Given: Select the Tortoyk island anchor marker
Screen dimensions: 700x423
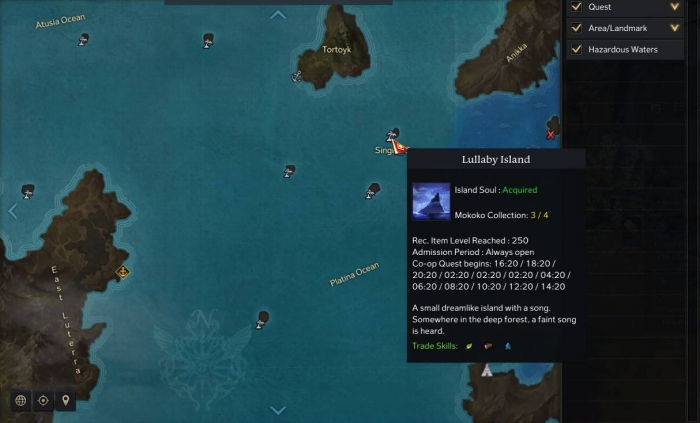Looking at the screenshot, I should click(x=297, y=76).
